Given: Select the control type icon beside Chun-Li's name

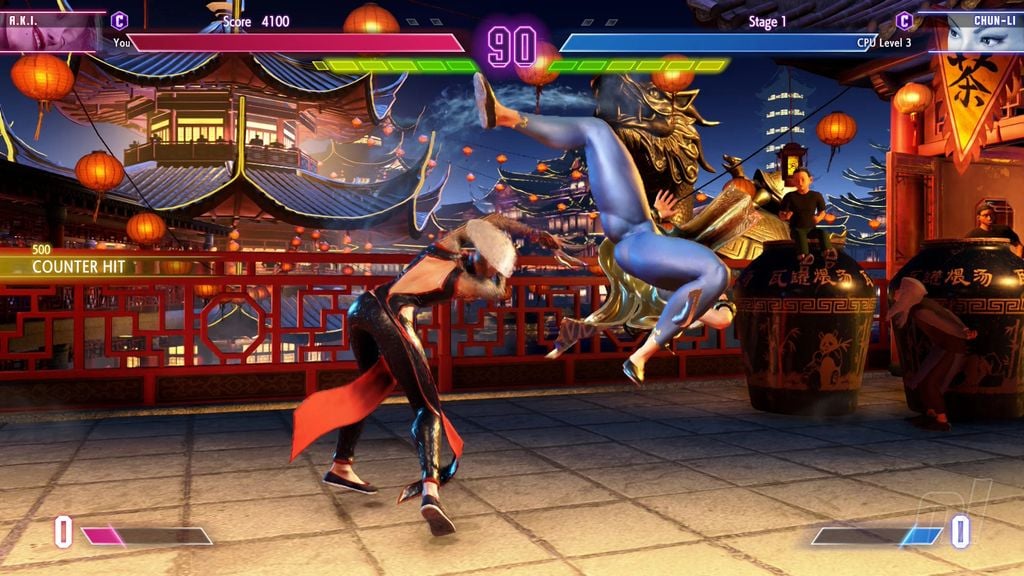Looking at the screenshot, I should click(x=904, y=20).
